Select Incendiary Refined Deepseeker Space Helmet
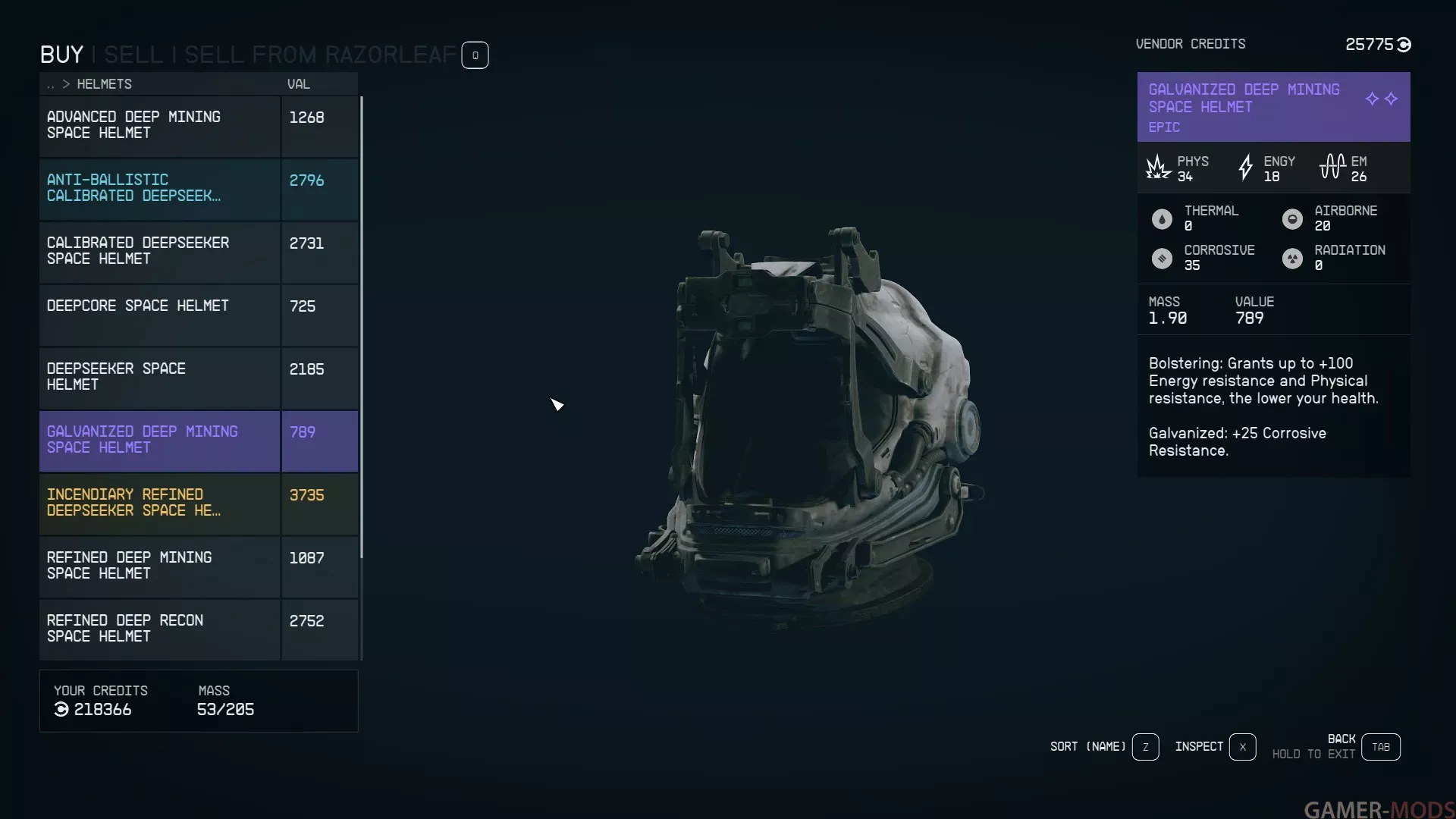 [x=159, y=503]
